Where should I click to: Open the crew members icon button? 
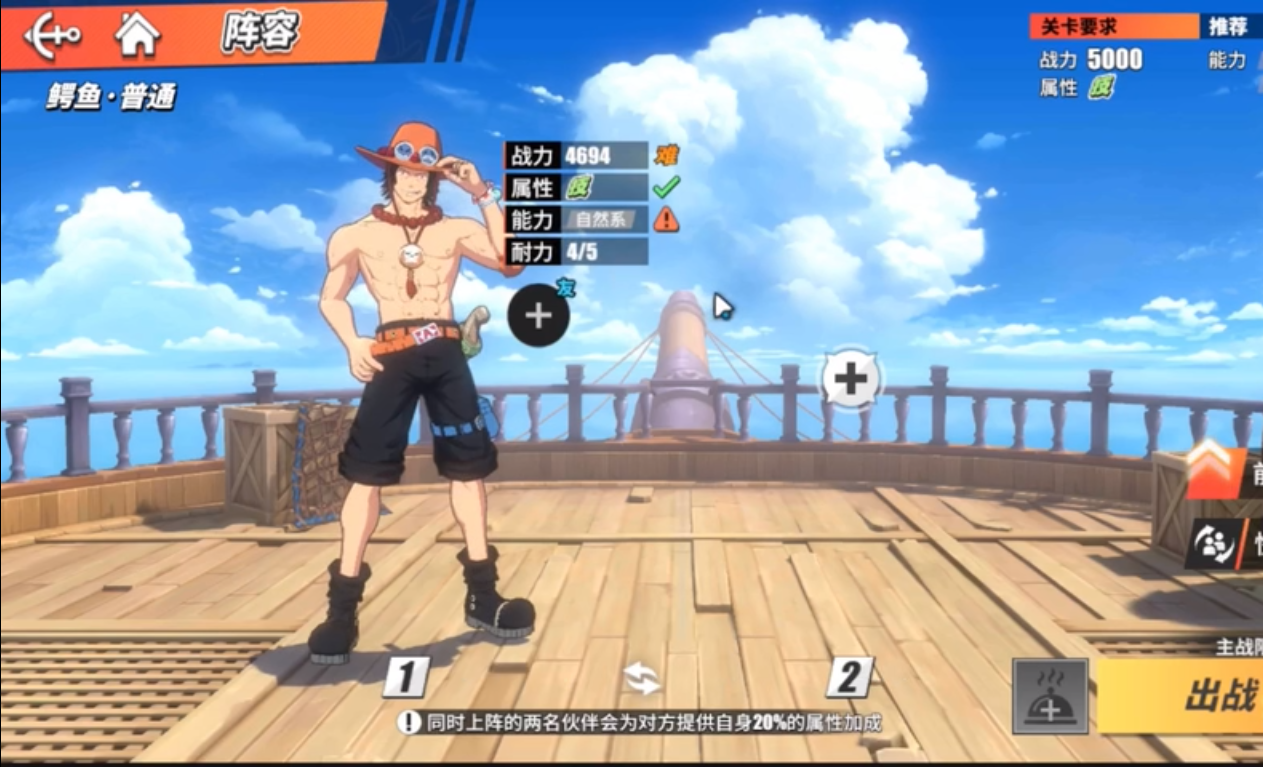1223,545
